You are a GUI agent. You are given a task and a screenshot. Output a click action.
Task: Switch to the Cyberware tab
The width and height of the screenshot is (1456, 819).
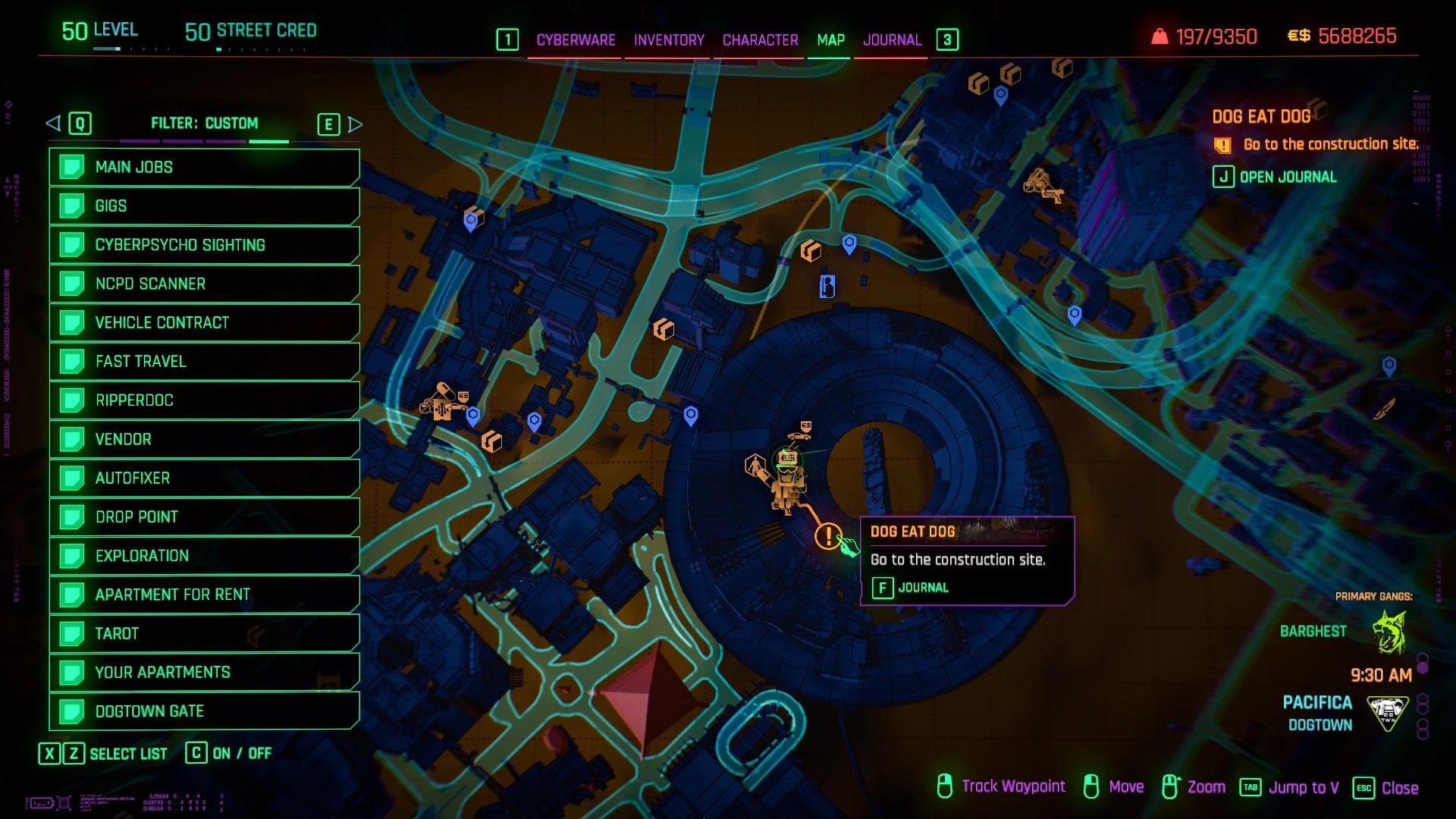576,40
